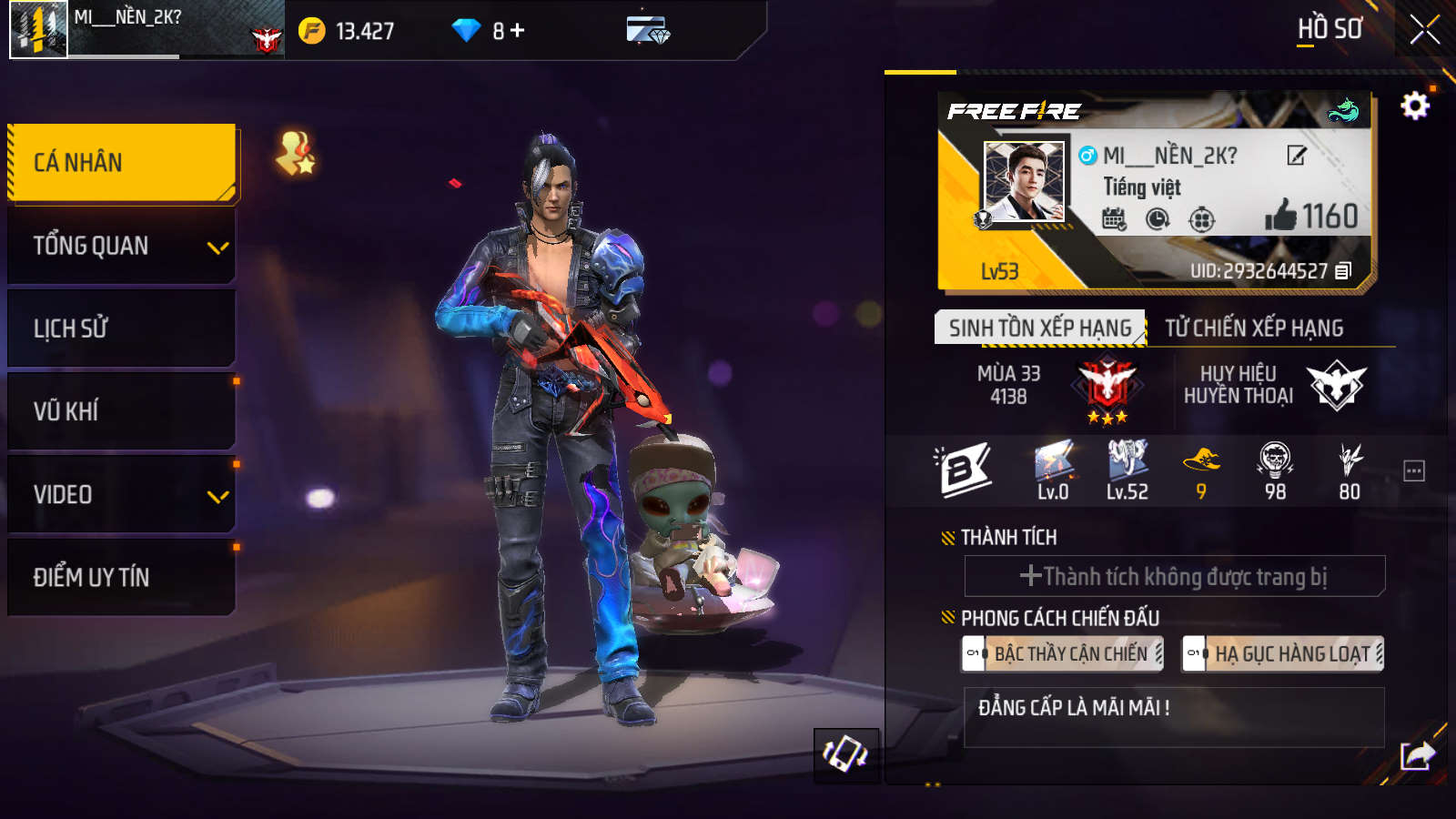Open ĐIỂM UY TÍN page
Image resolution: width=1456 pixels, height=819 pixels.
(121, 577)
